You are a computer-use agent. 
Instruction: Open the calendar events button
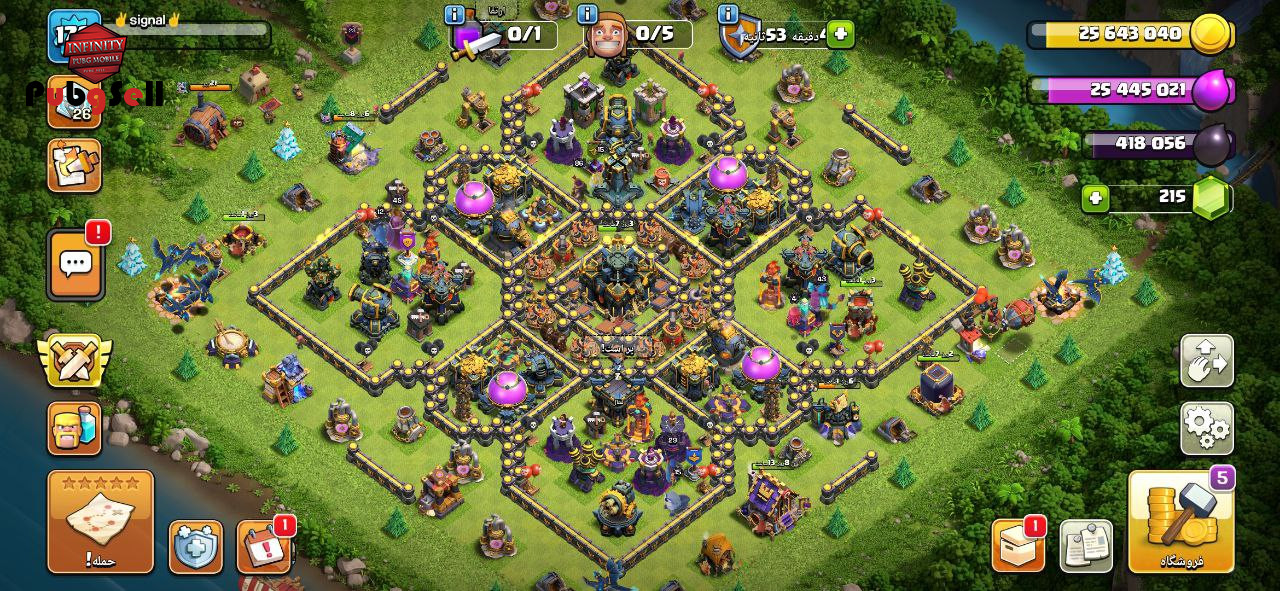click(x=263, y=547)
